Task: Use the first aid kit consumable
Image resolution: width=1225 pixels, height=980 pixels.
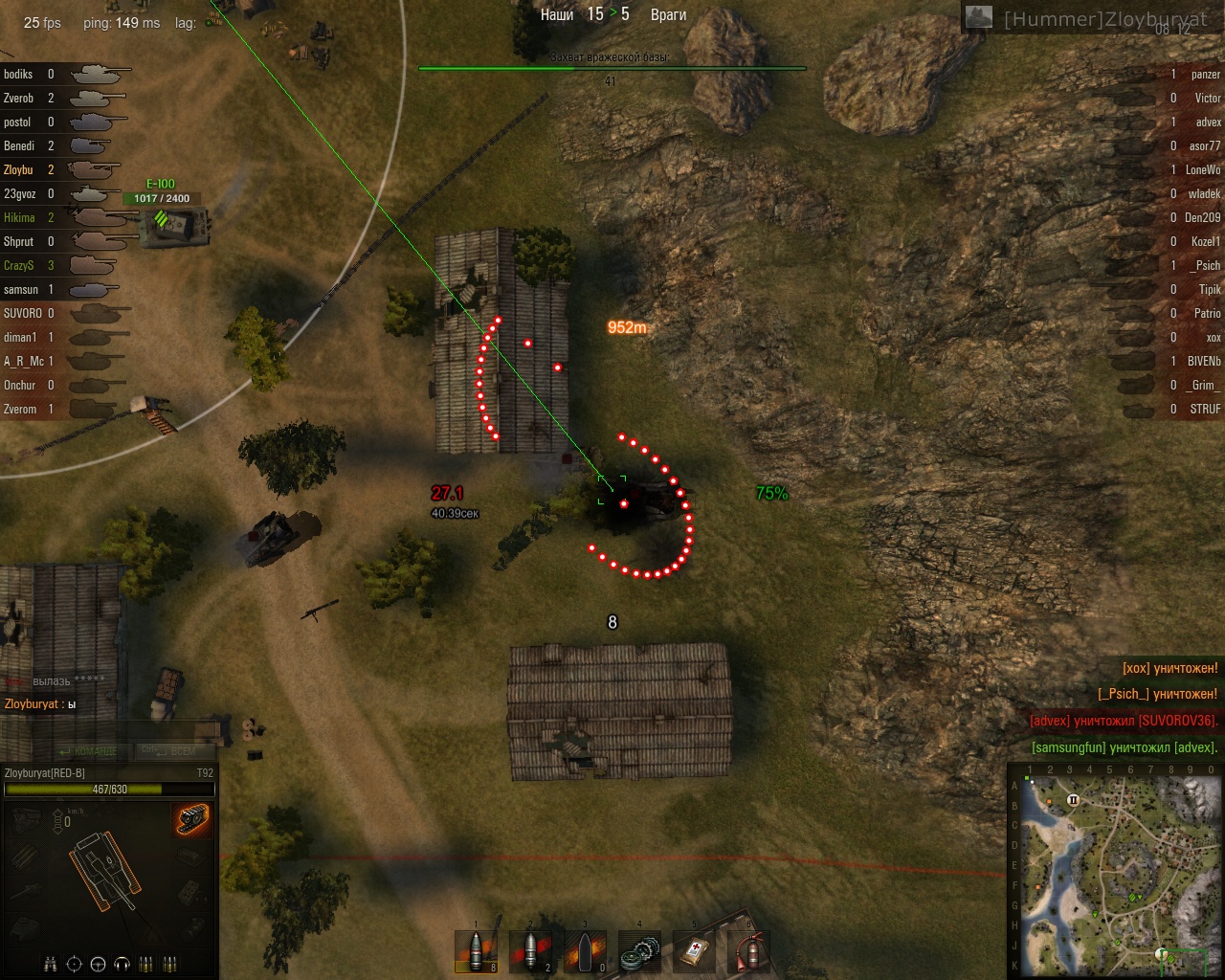Action: (x=694, y=953)
